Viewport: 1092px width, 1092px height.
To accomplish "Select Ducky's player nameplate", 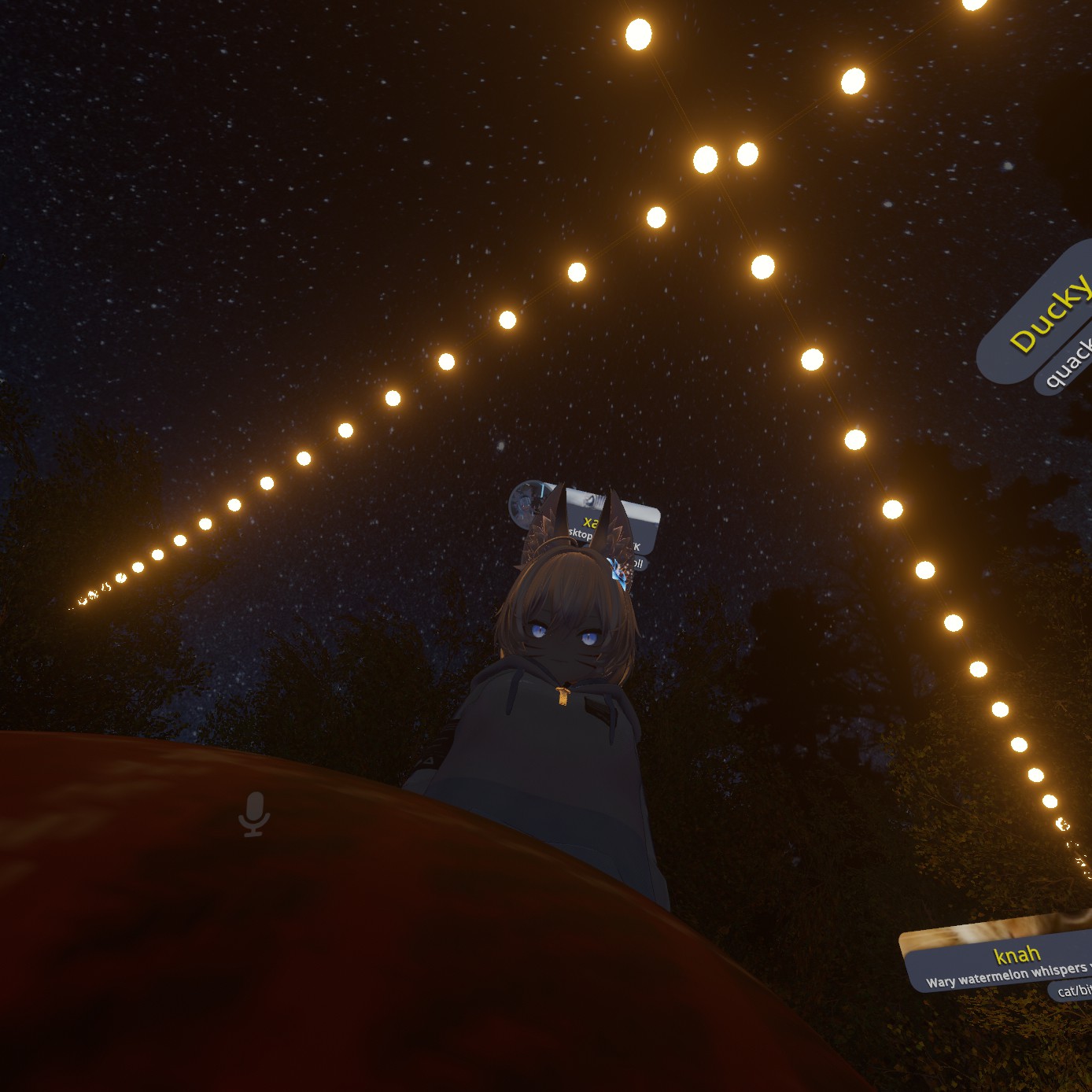I will click(x=1045, y=316).
